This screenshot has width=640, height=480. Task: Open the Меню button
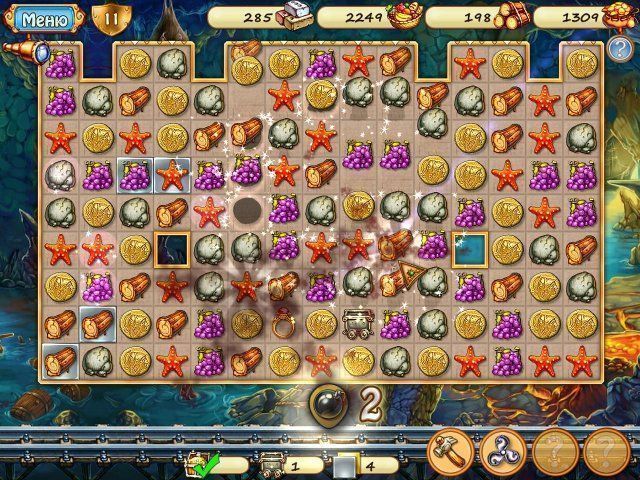point(41,18)
